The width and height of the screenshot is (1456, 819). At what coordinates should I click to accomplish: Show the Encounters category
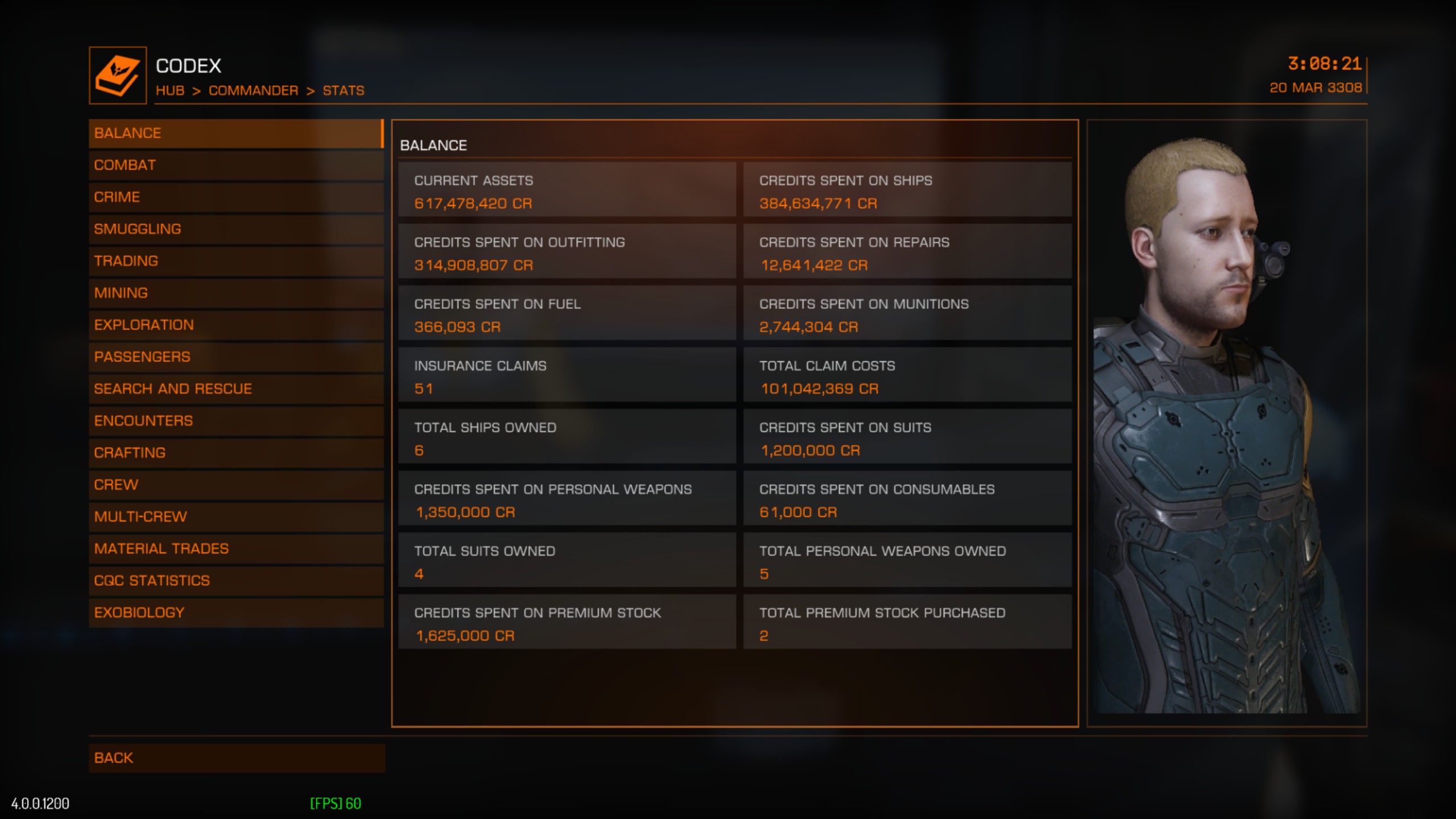pyautogui.click(x=235, y=420)
